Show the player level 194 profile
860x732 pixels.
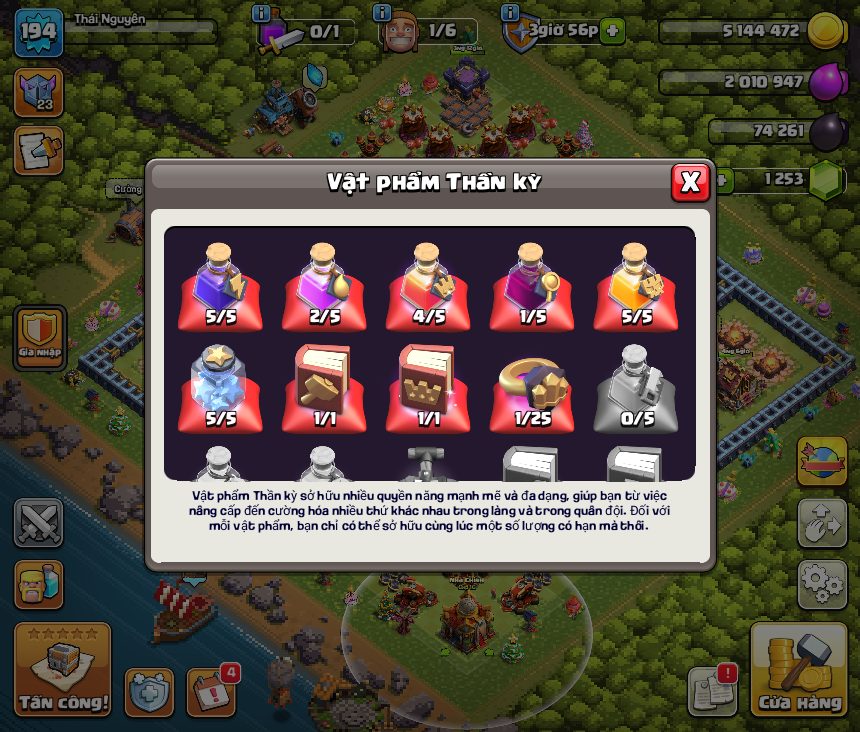tap(38, 33)
